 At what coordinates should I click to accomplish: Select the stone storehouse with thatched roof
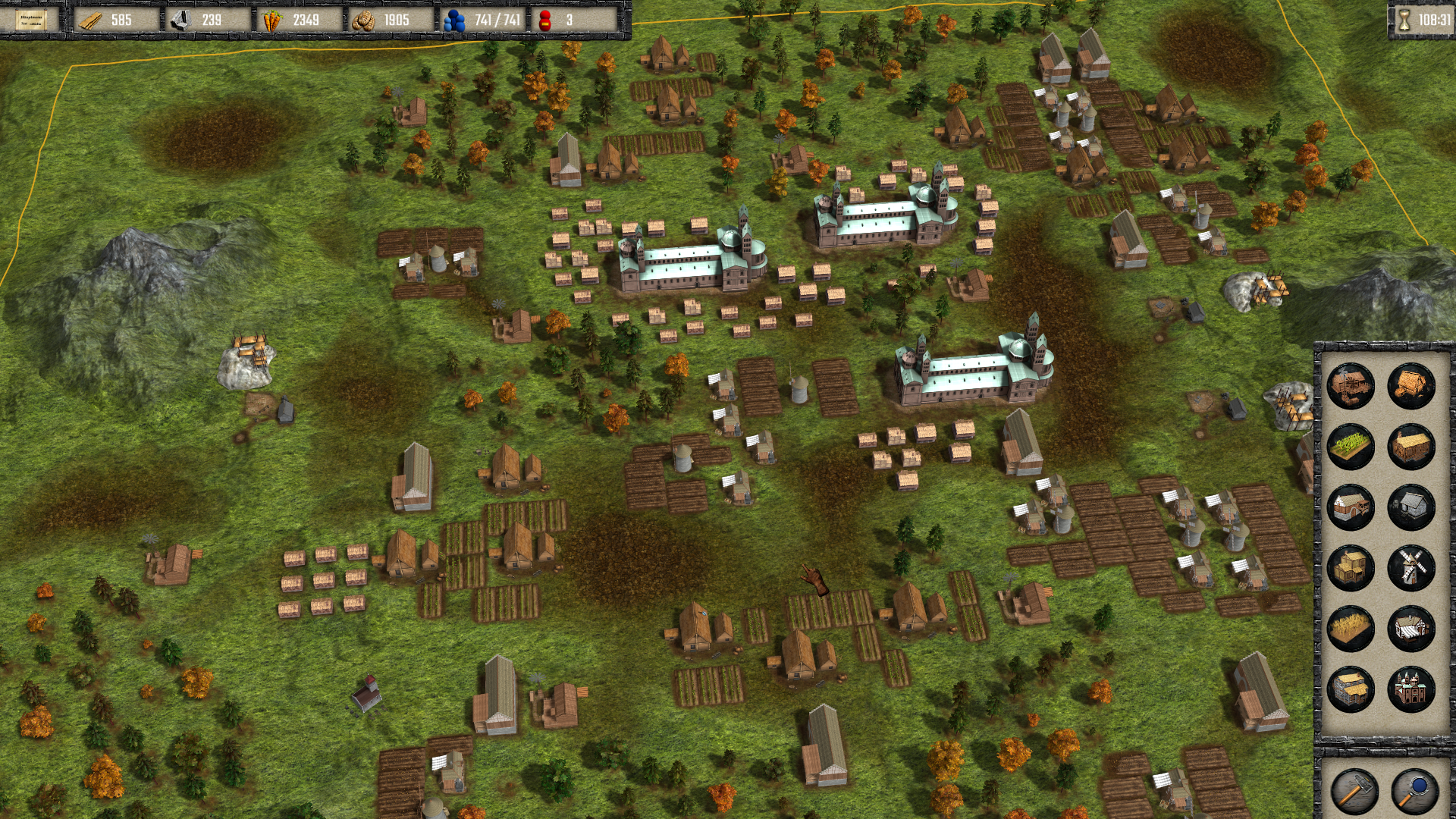1351,689
